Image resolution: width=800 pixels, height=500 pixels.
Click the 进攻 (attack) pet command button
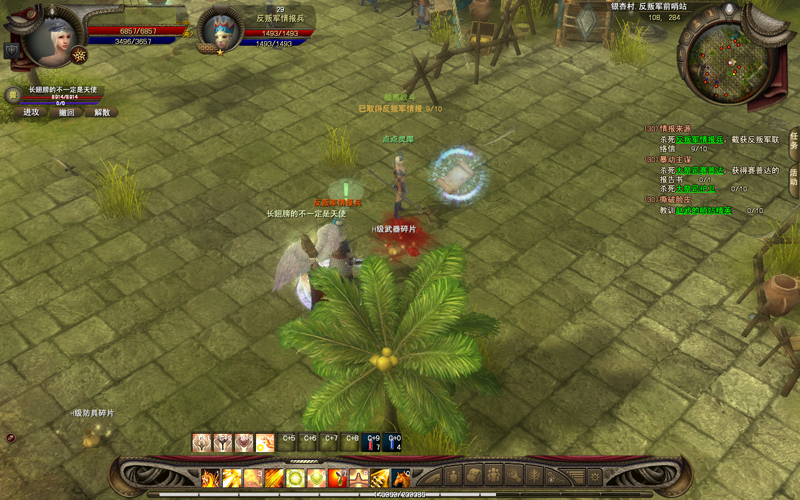click(x=32, y=113)
